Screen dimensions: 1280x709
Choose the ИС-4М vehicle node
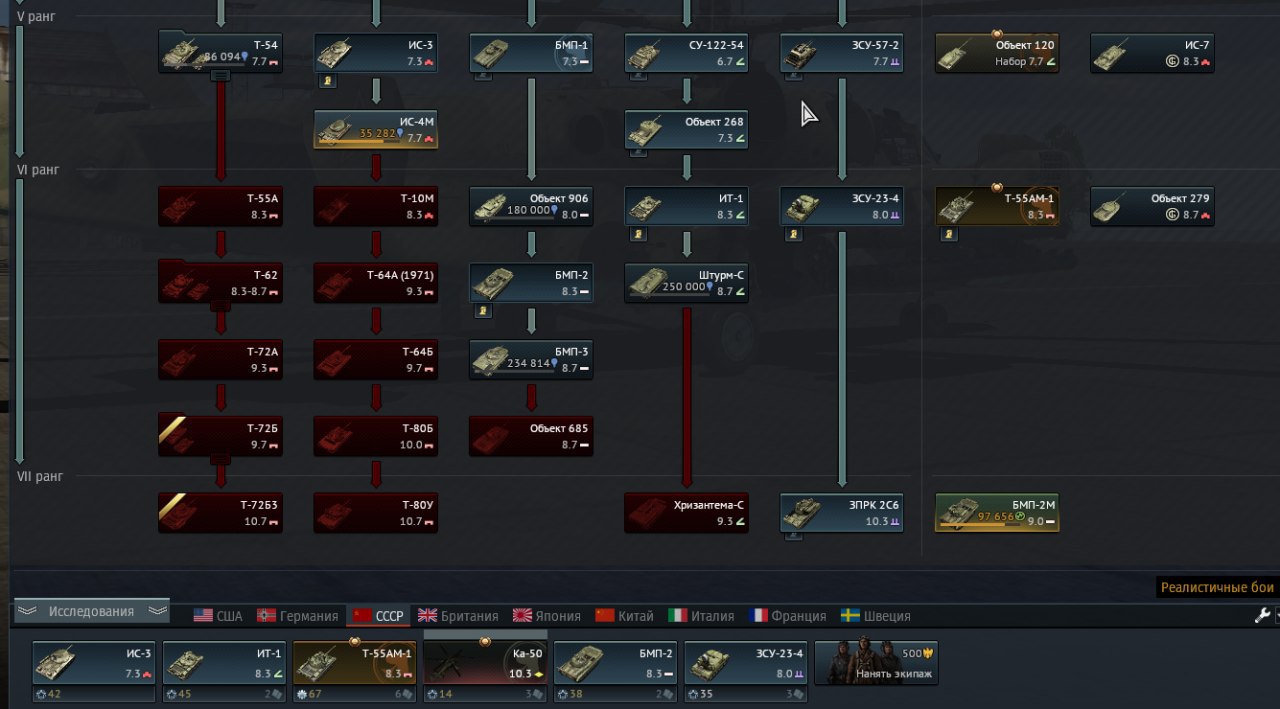point(376,129)
